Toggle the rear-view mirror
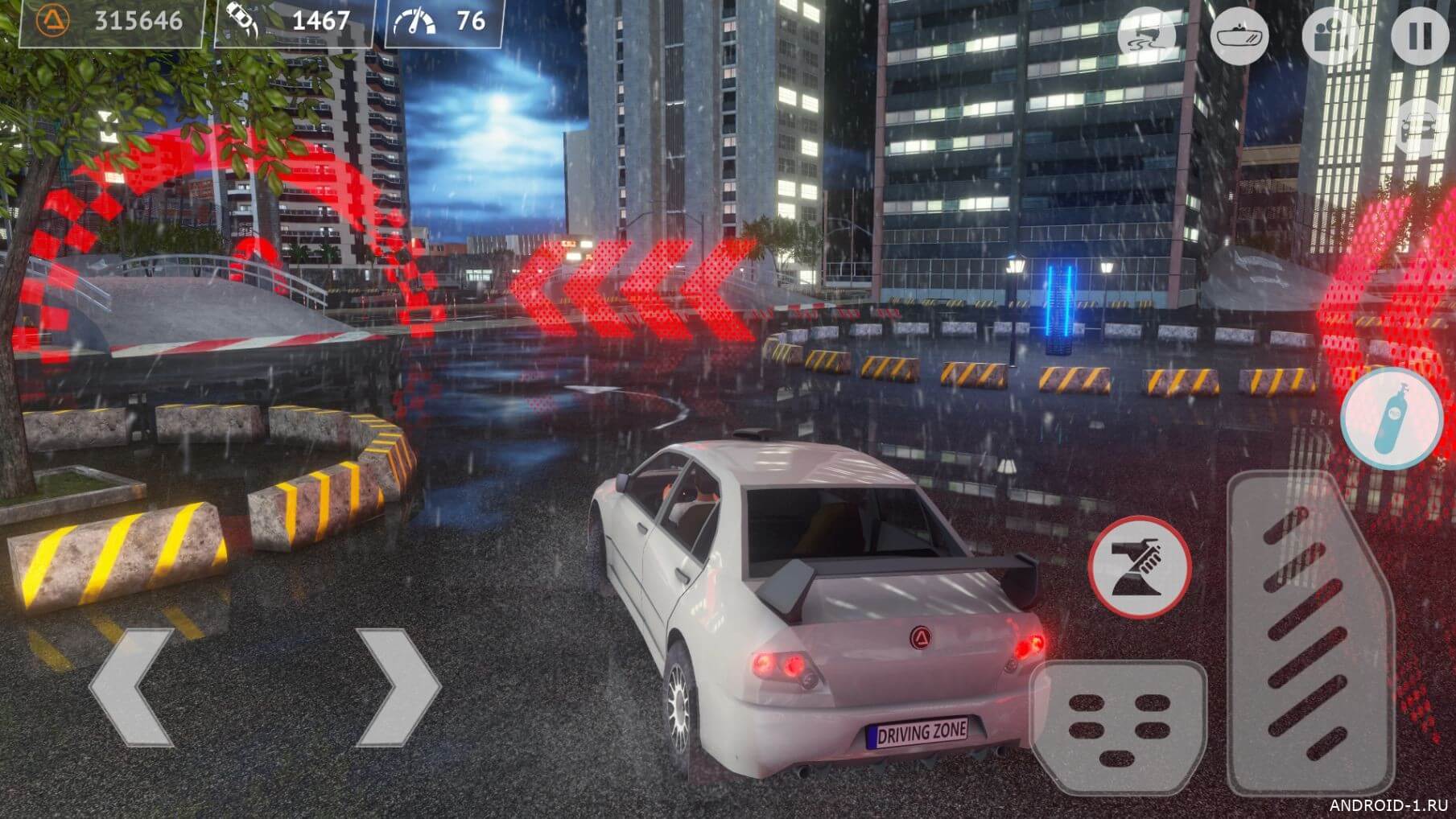Screen dimensions: 1456x819 [x=1239, y=36]
